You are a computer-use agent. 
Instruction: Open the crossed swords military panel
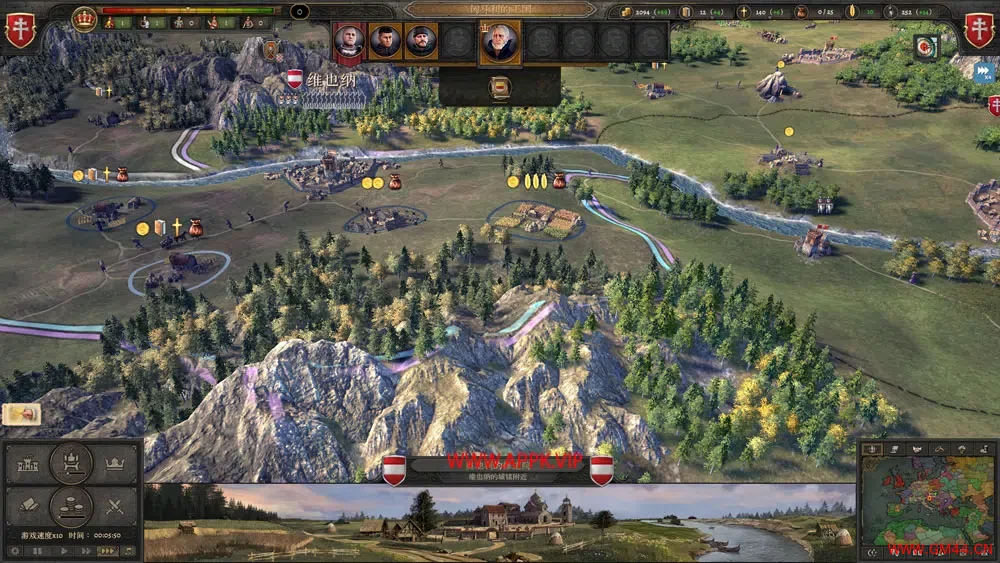click(x=115, y=506)
